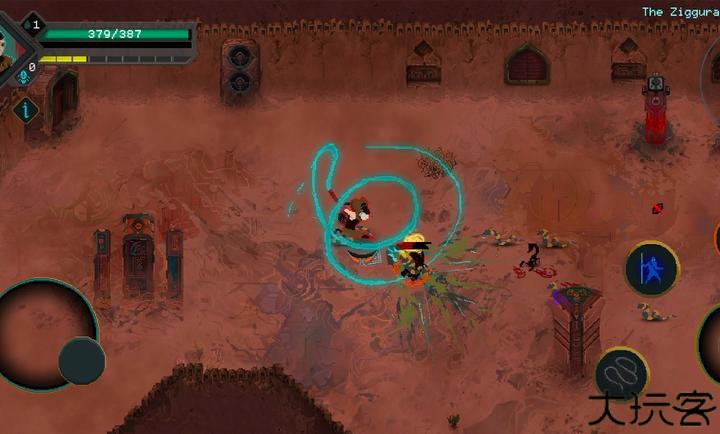Open the info panel diamond button
The width and height of the screenshot is (720, 434).
(x=25, y=111)
